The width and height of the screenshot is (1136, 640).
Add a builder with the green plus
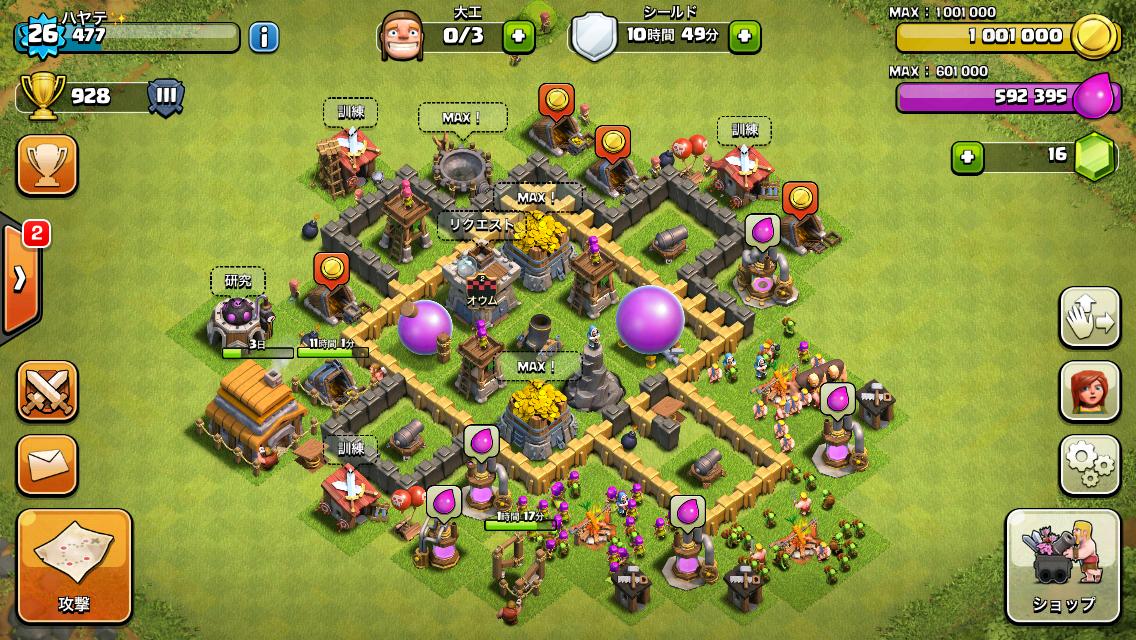click(x=517, y=37)
